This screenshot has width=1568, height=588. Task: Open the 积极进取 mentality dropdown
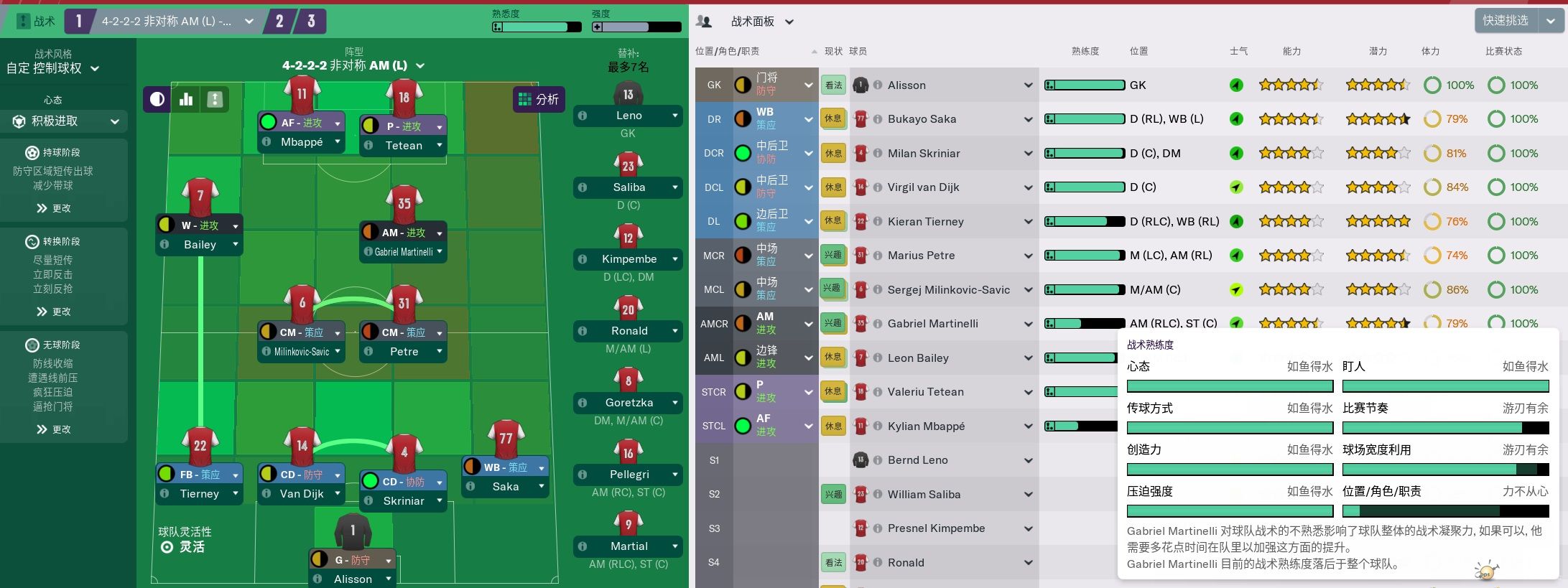click(65, 121)
